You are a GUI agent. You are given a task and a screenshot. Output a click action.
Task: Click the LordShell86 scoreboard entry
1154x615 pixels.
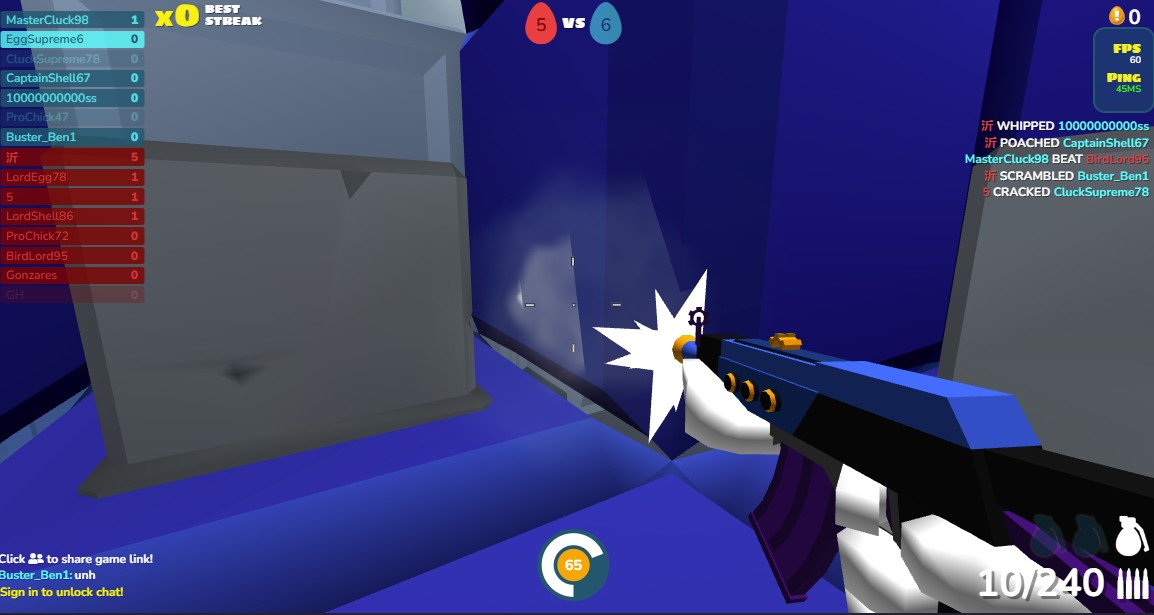tap(72, 216)
